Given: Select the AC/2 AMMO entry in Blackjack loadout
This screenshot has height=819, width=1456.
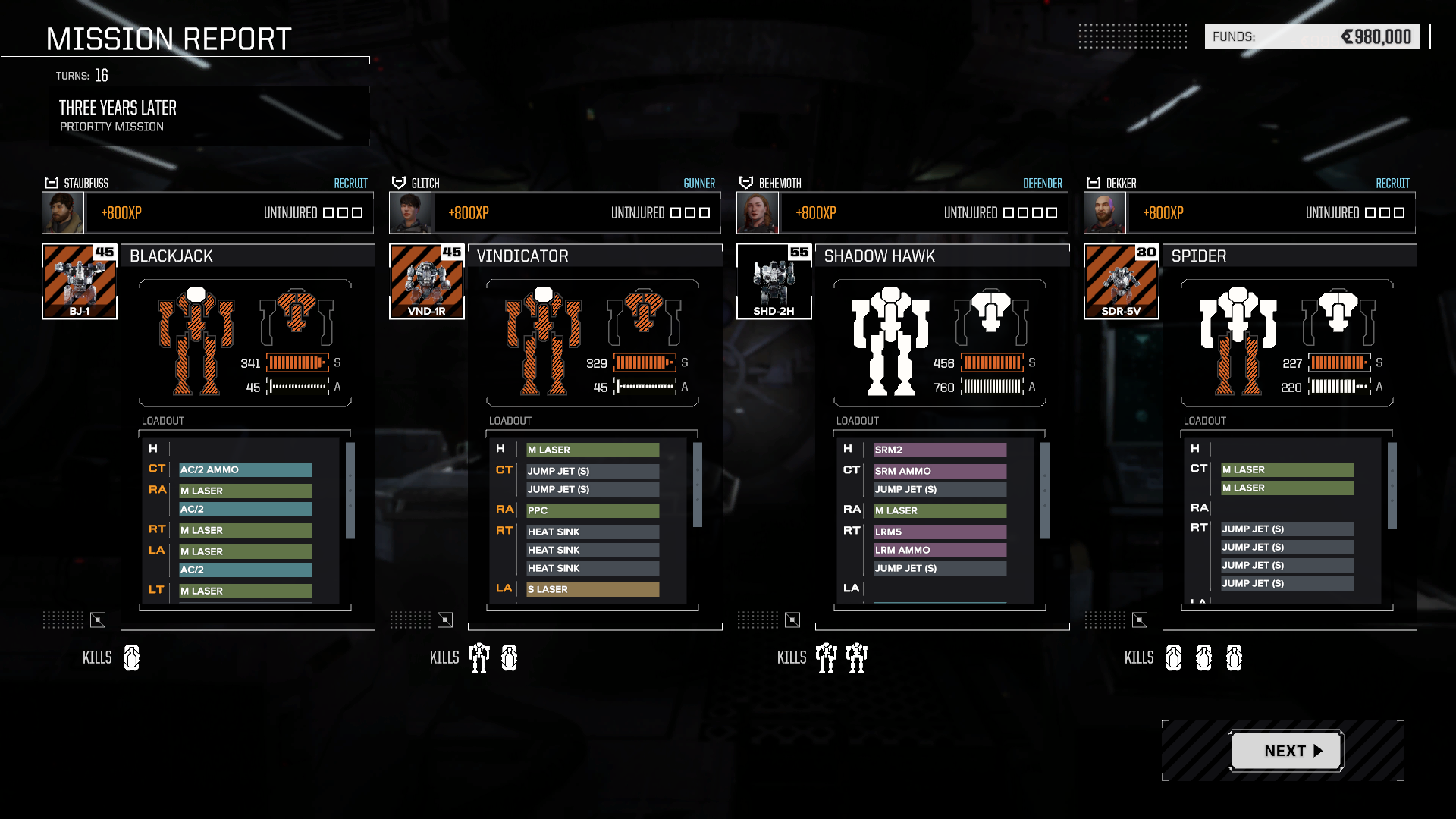Looking at the screenshot, I should (245, 470).
